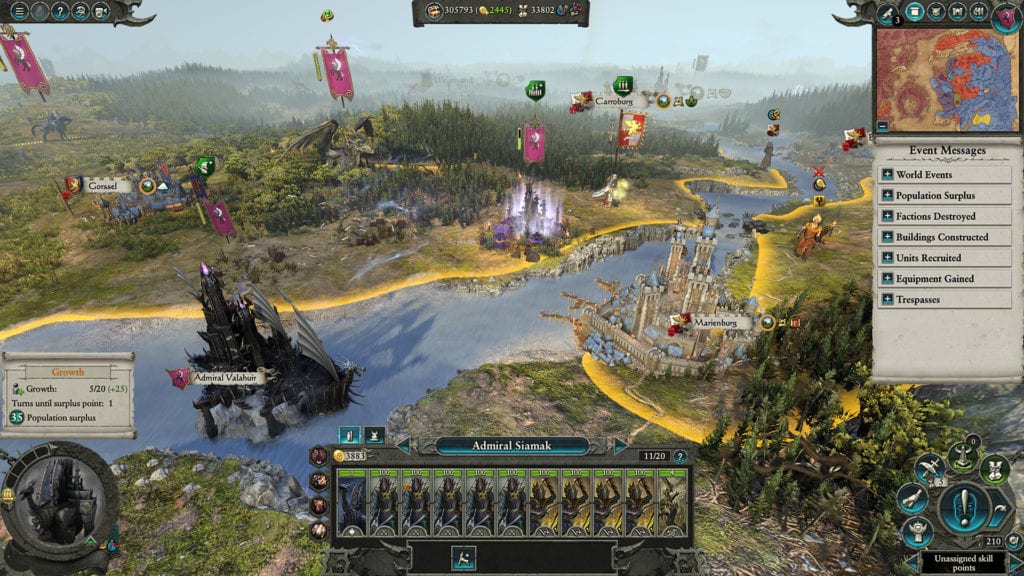The image size is (1024, 576).
Task: Click the army panel help question mark
Action: point(680,457)
